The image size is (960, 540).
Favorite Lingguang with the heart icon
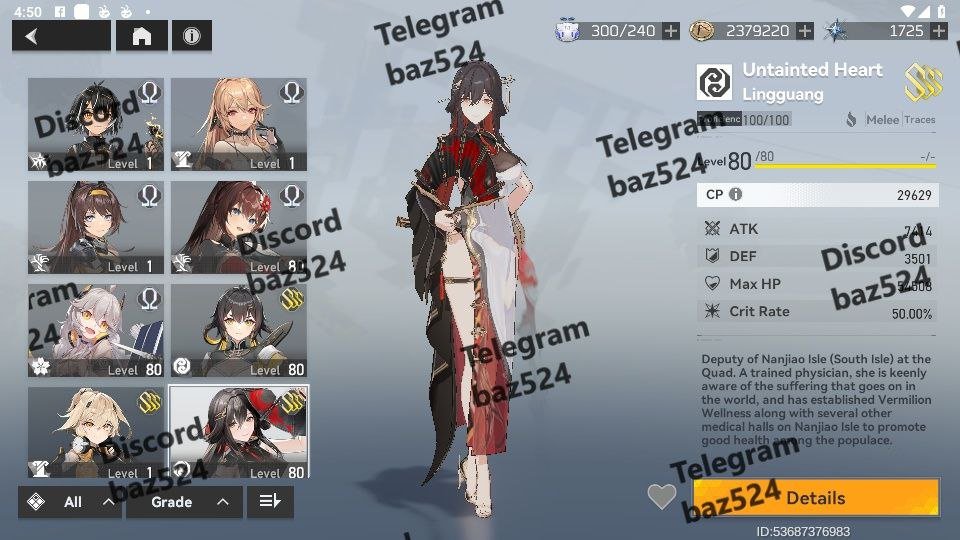tap(662, 497)
